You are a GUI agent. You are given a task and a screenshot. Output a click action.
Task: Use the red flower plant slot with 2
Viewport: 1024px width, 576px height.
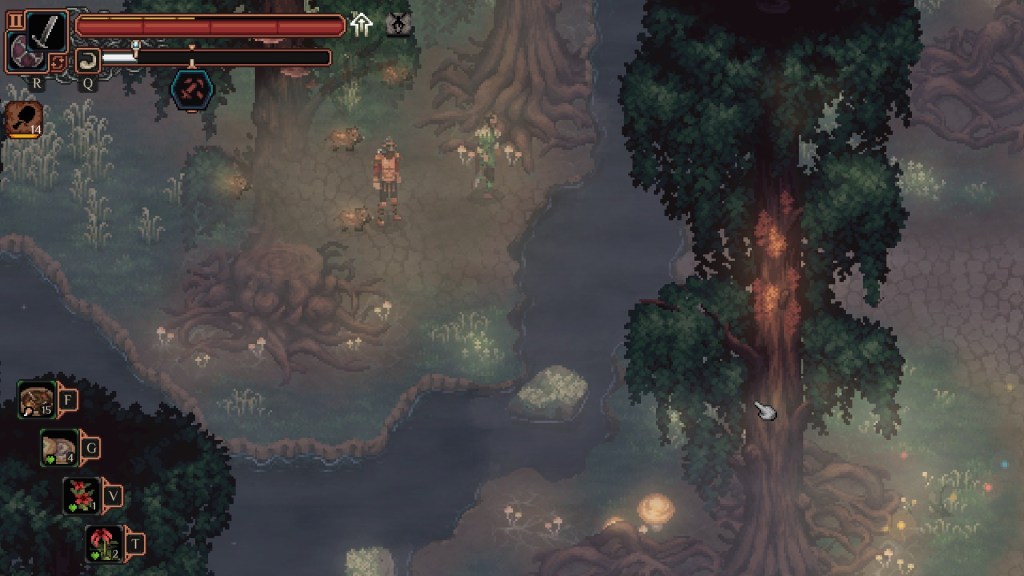coord(104,543)
